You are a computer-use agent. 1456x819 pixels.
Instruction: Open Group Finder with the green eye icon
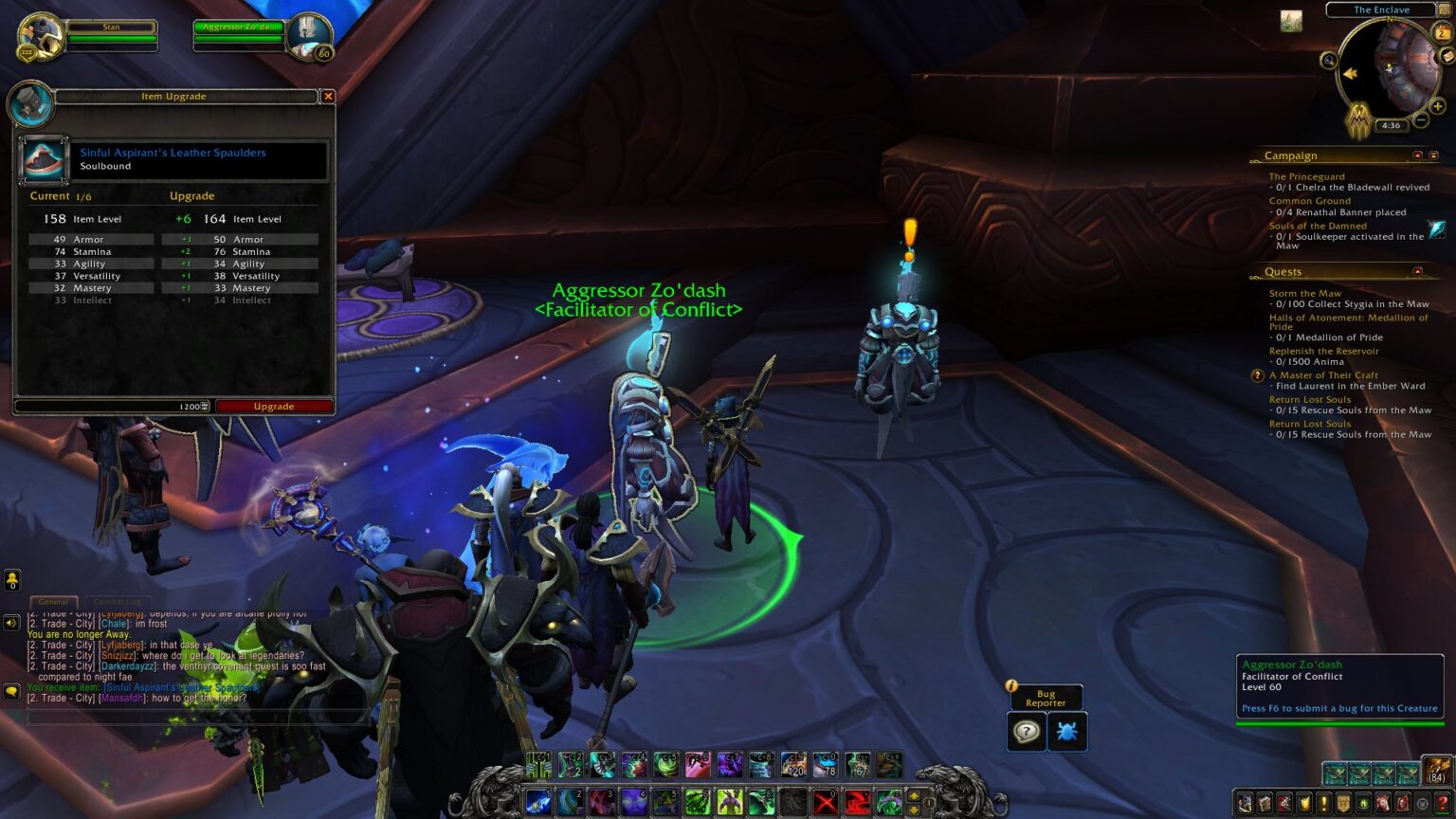(x=1362, y=804)
